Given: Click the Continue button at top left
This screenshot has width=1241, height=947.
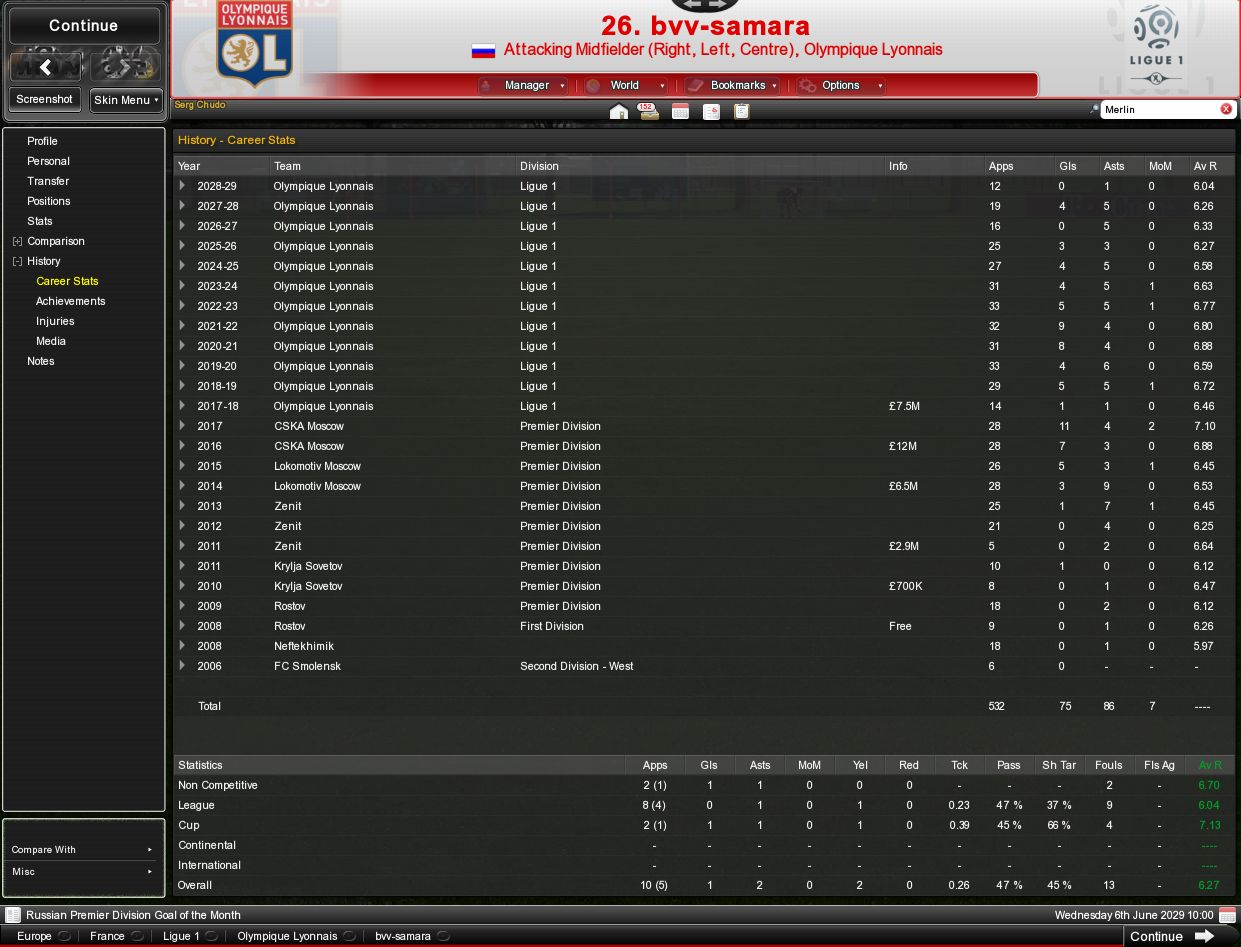Looking at the screenshot, I should (84, 26).
